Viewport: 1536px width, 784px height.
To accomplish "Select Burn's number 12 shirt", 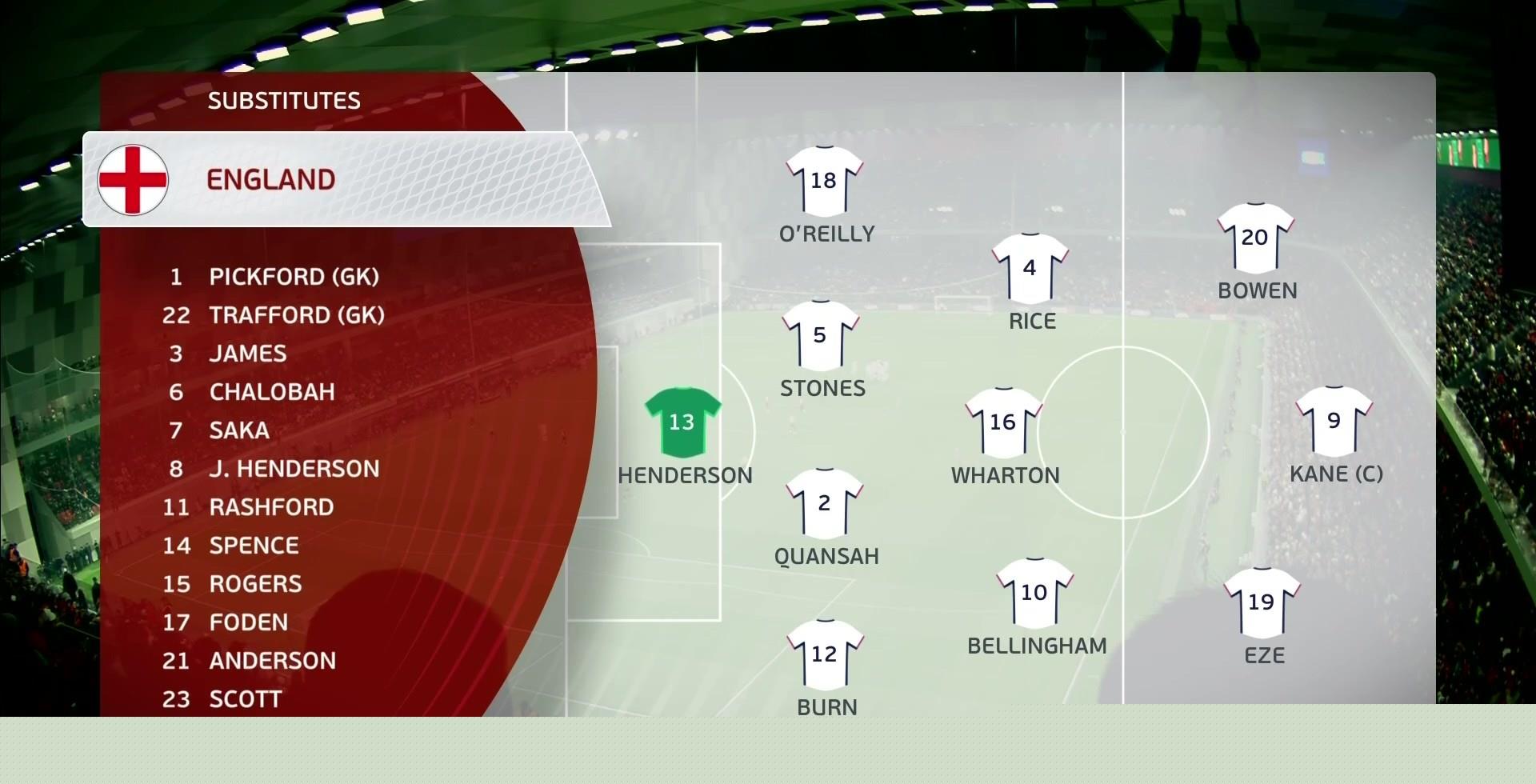I will click(x=825, y=654).
